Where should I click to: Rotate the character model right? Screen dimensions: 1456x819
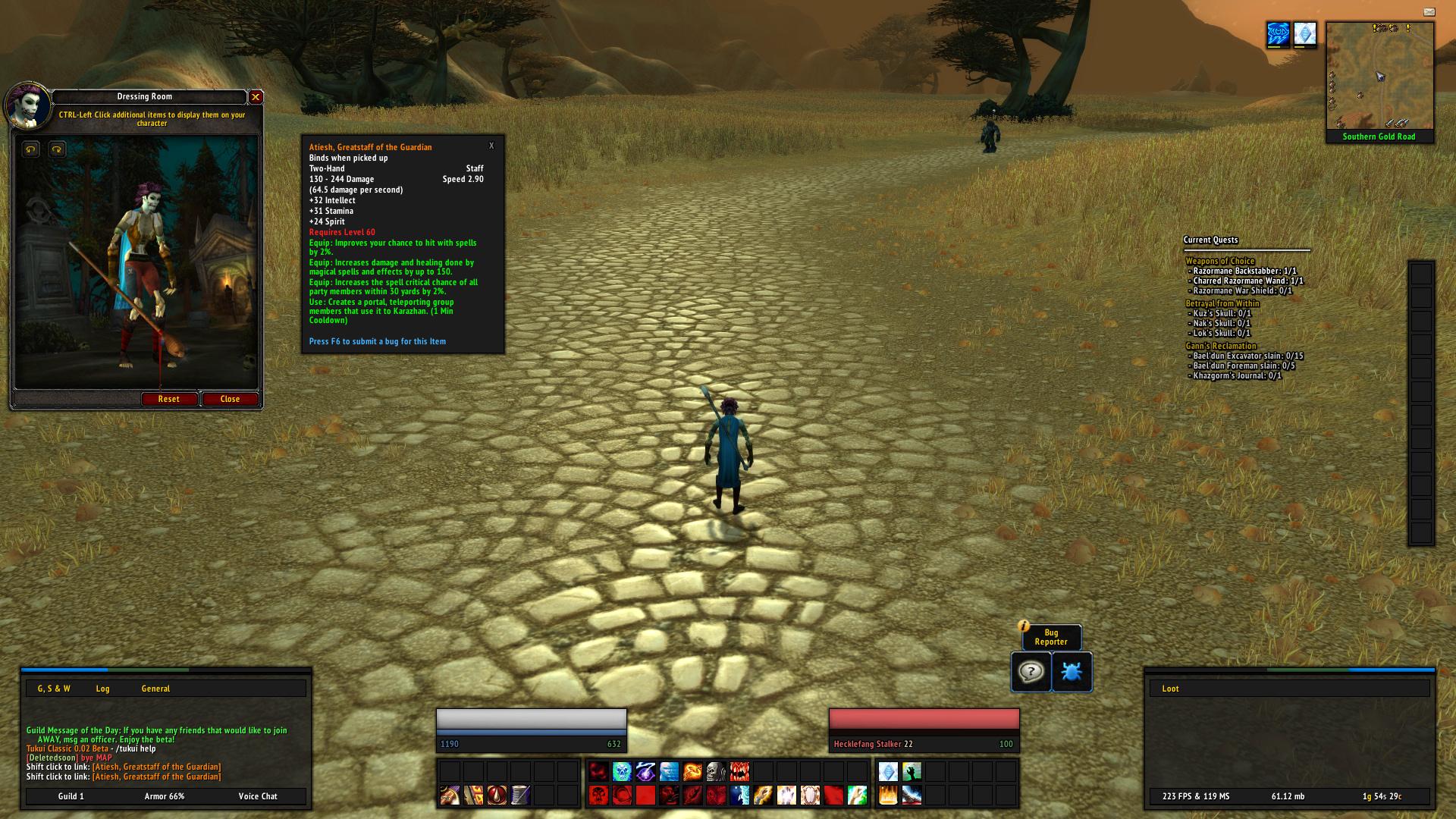coord(57,149)
